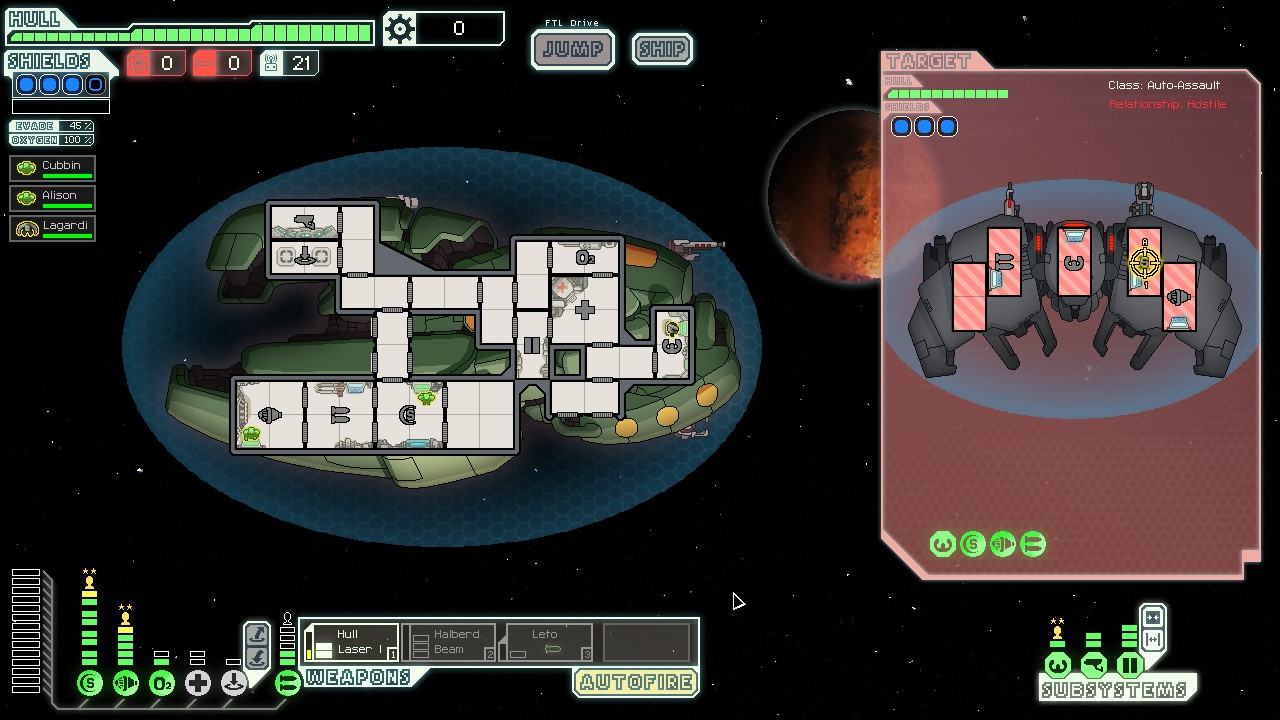Select crew member Alison

[53, 197]
